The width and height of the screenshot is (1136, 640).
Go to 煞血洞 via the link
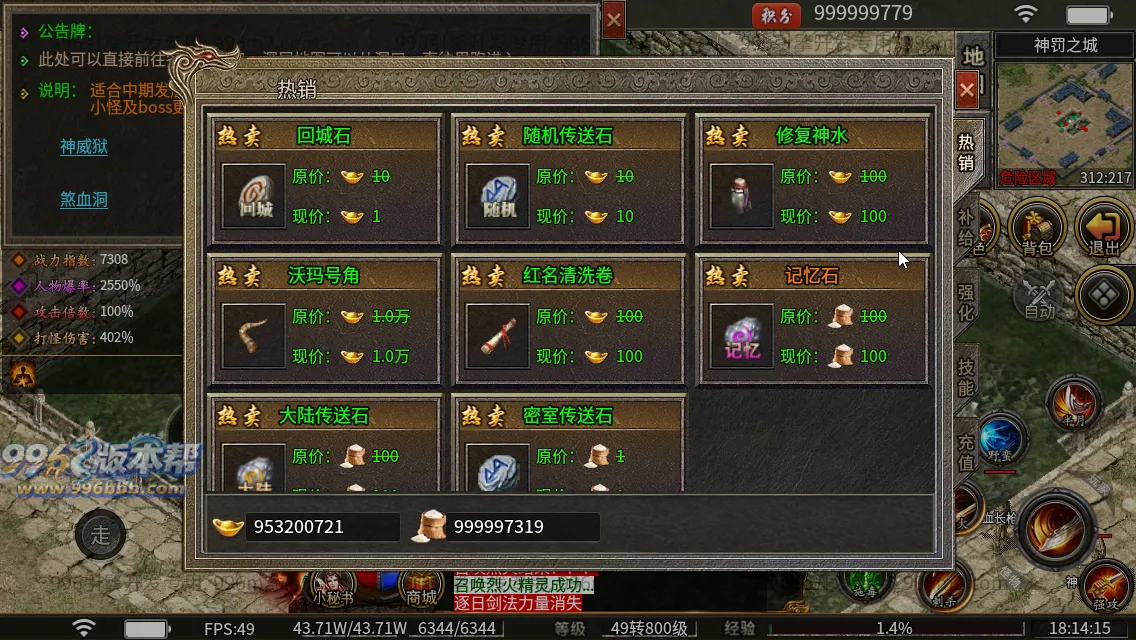pyautogui.click(x=84, y=199)
